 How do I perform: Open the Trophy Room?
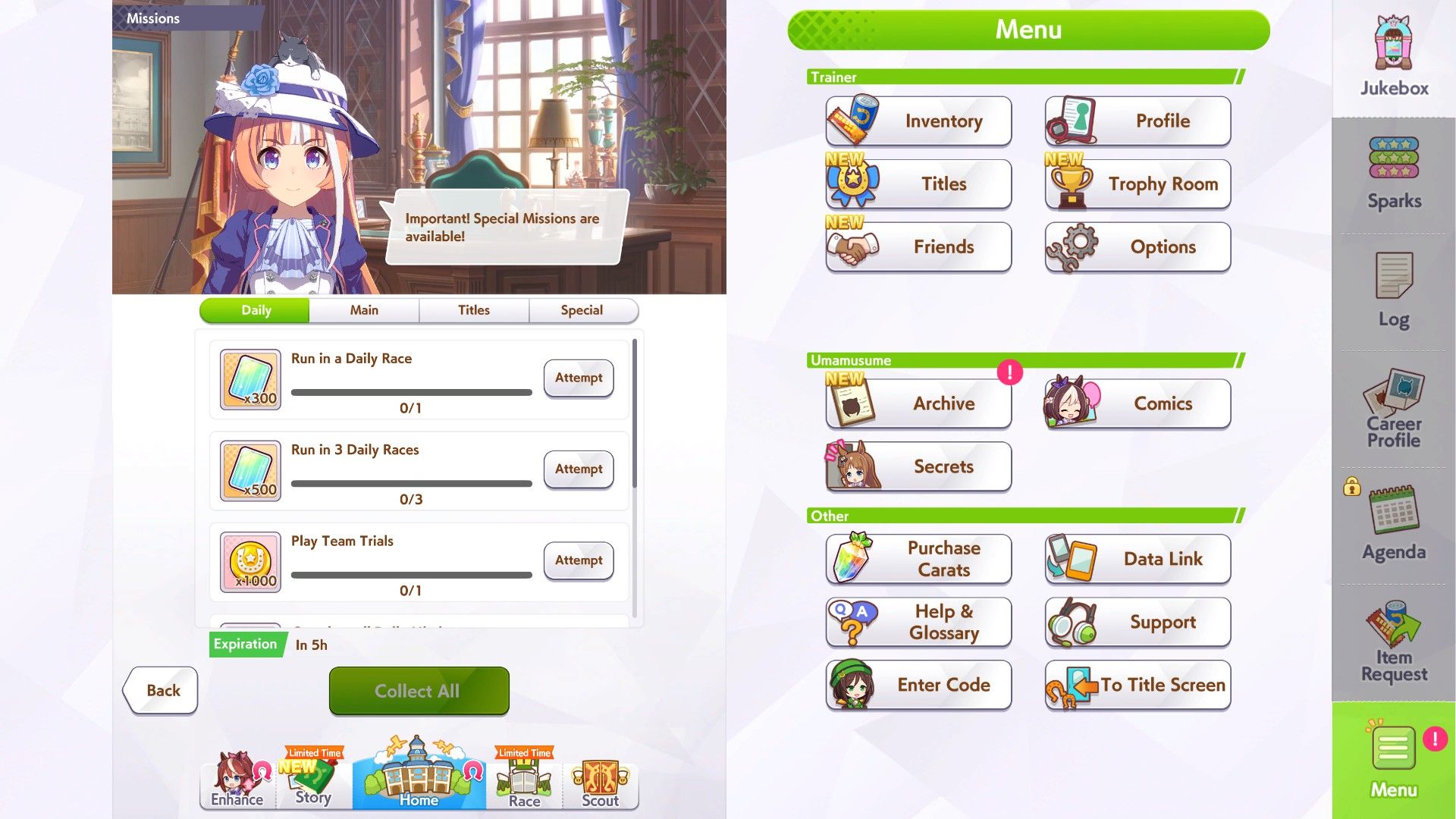point(1137,184)
